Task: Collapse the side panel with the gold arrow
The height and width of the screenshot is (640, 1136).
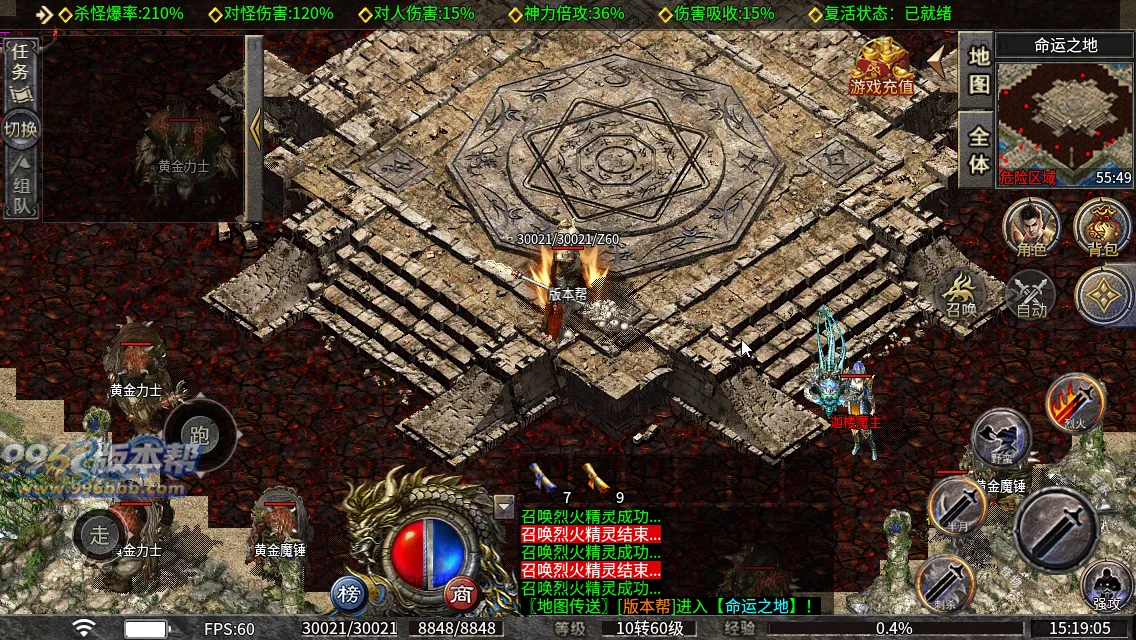Action: [x=255, y=127]
